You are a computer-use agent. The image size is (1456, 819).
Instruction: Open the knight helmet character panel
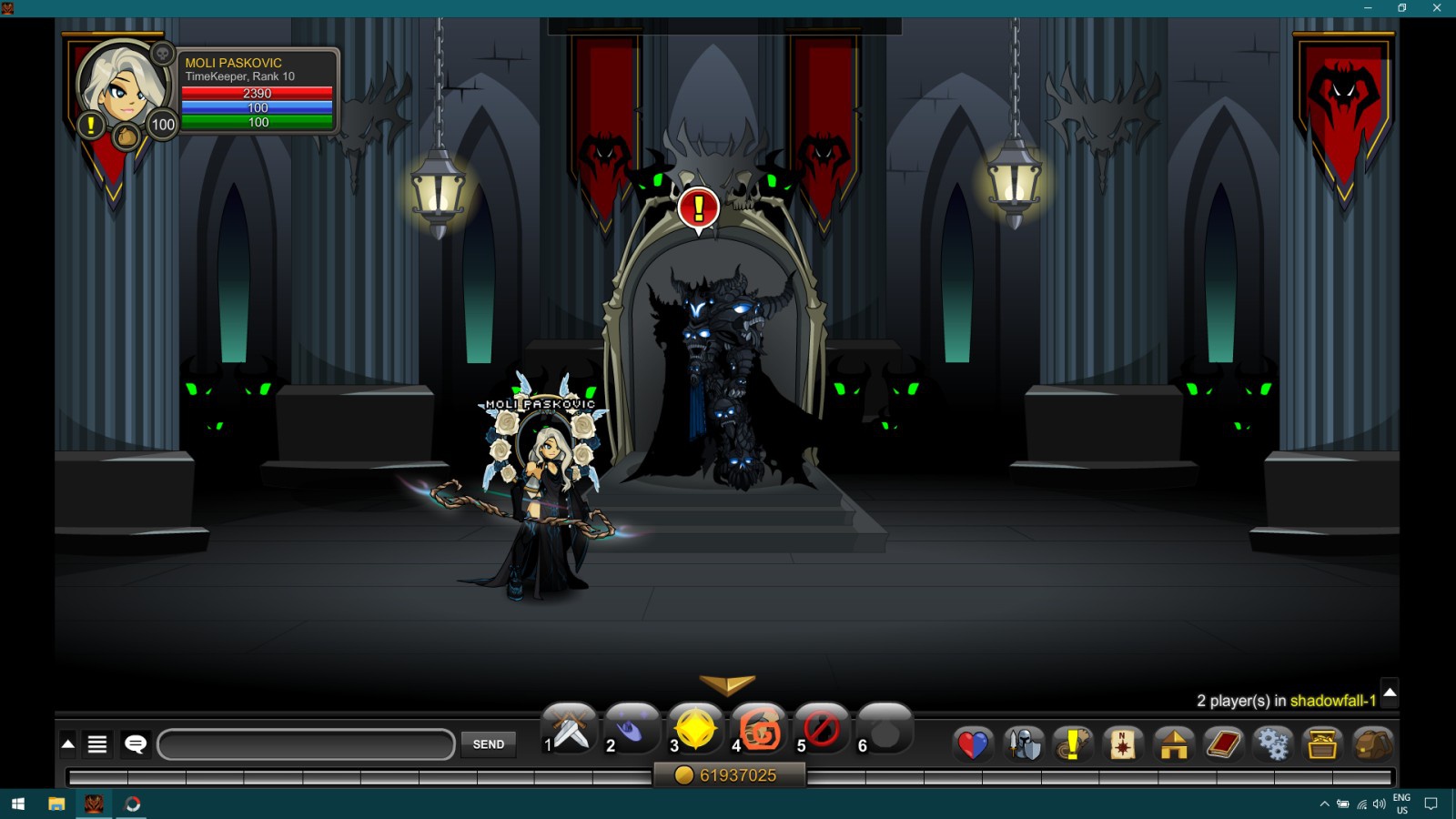coord(1024,744)
